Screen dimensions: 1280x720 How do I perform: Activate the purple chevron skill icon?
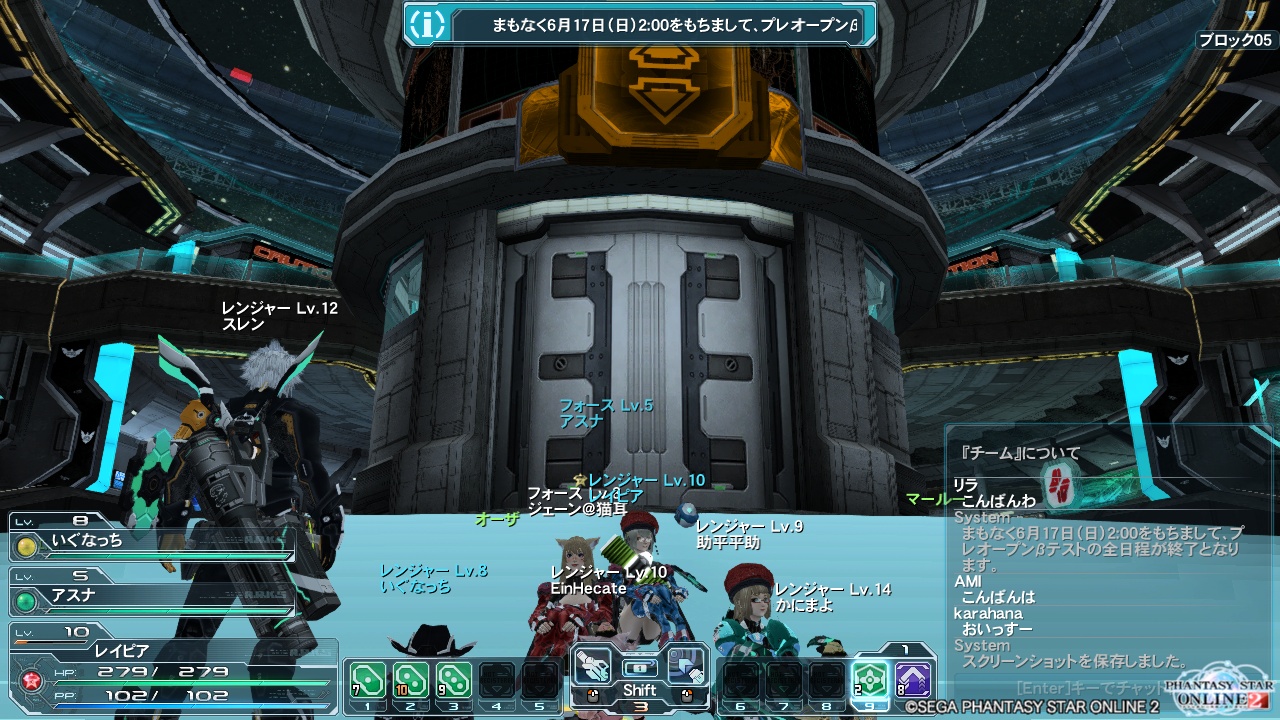point(913,681)
